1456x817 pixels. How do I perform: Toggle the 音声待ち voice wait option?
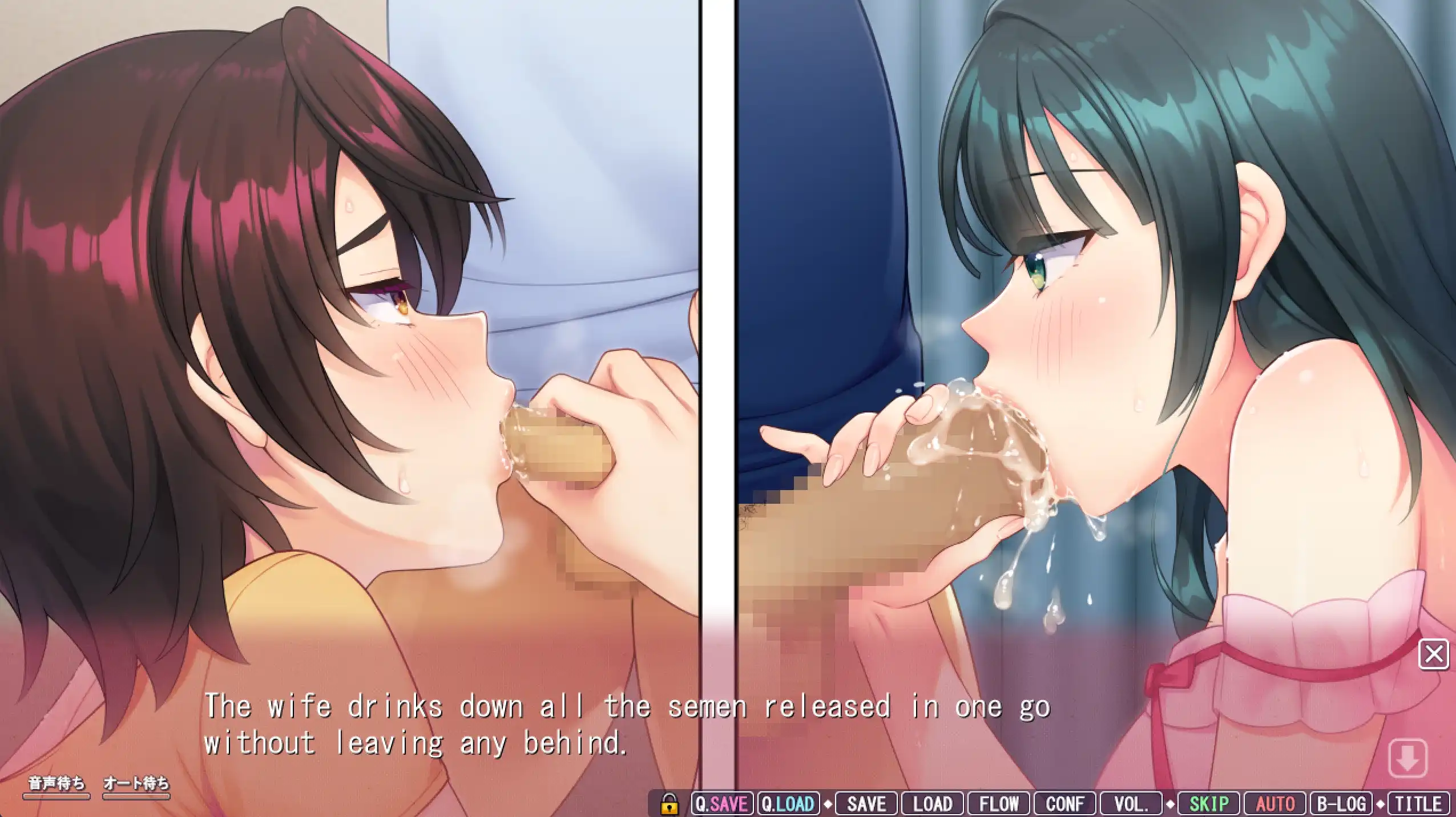click(x=56, y=784)
